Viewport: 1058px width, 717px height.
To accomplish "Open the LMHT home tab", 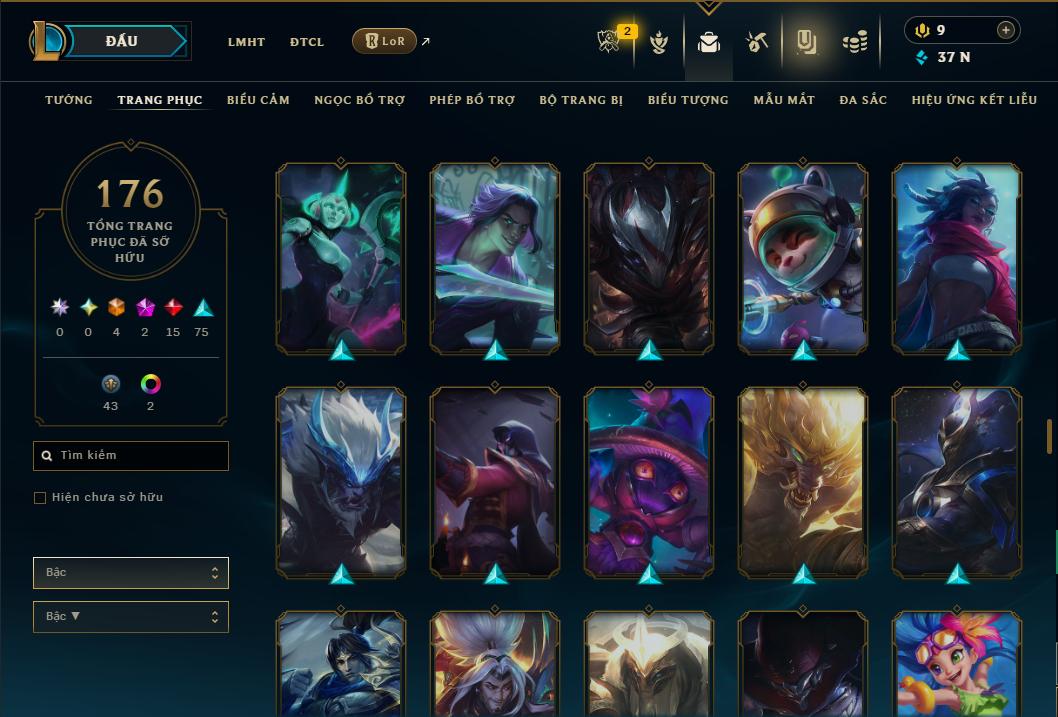I will tap(246, 42).
